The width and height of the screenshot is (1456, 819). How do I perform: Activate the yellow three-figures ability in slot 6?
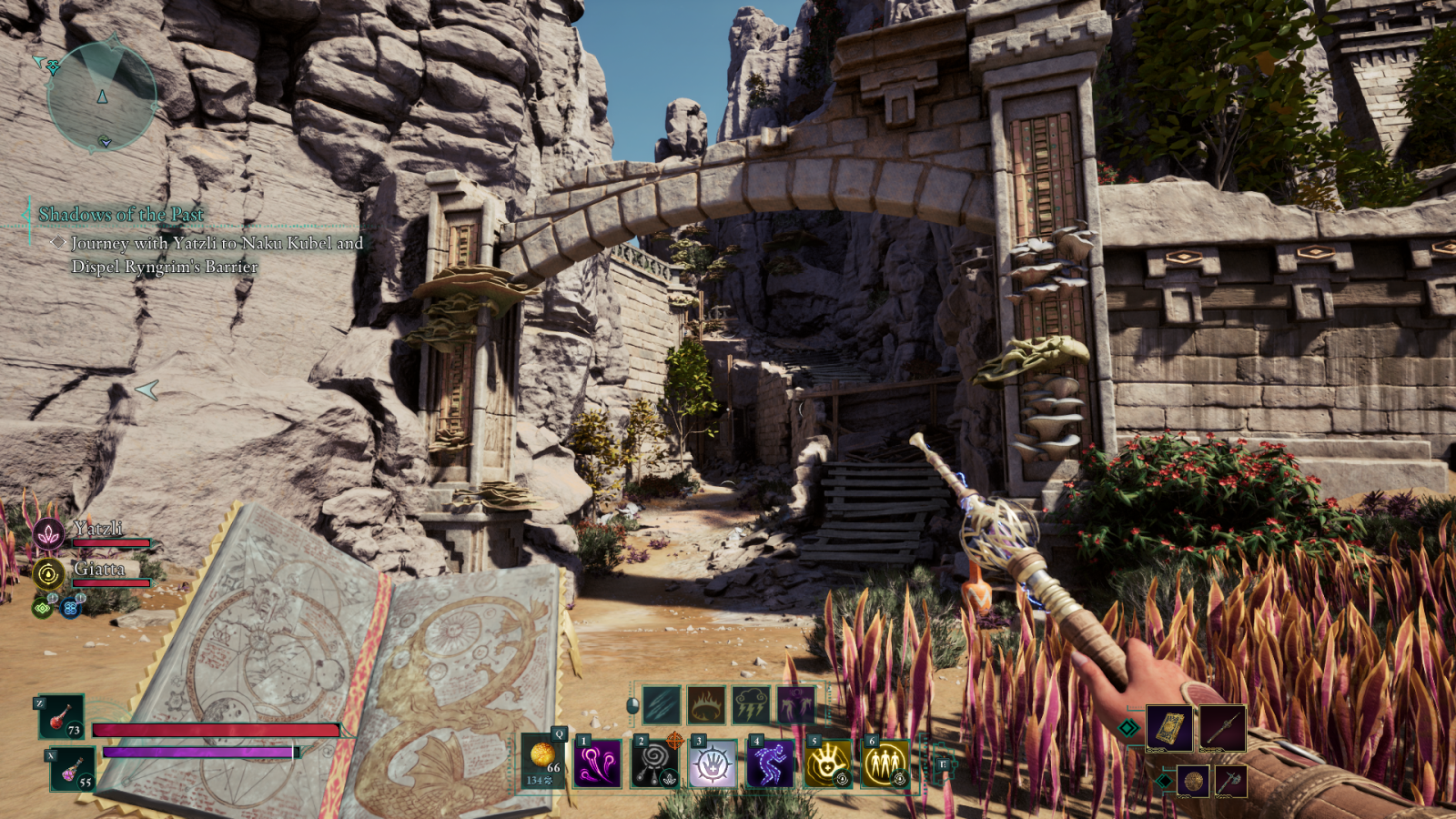[x=885, y=763]
